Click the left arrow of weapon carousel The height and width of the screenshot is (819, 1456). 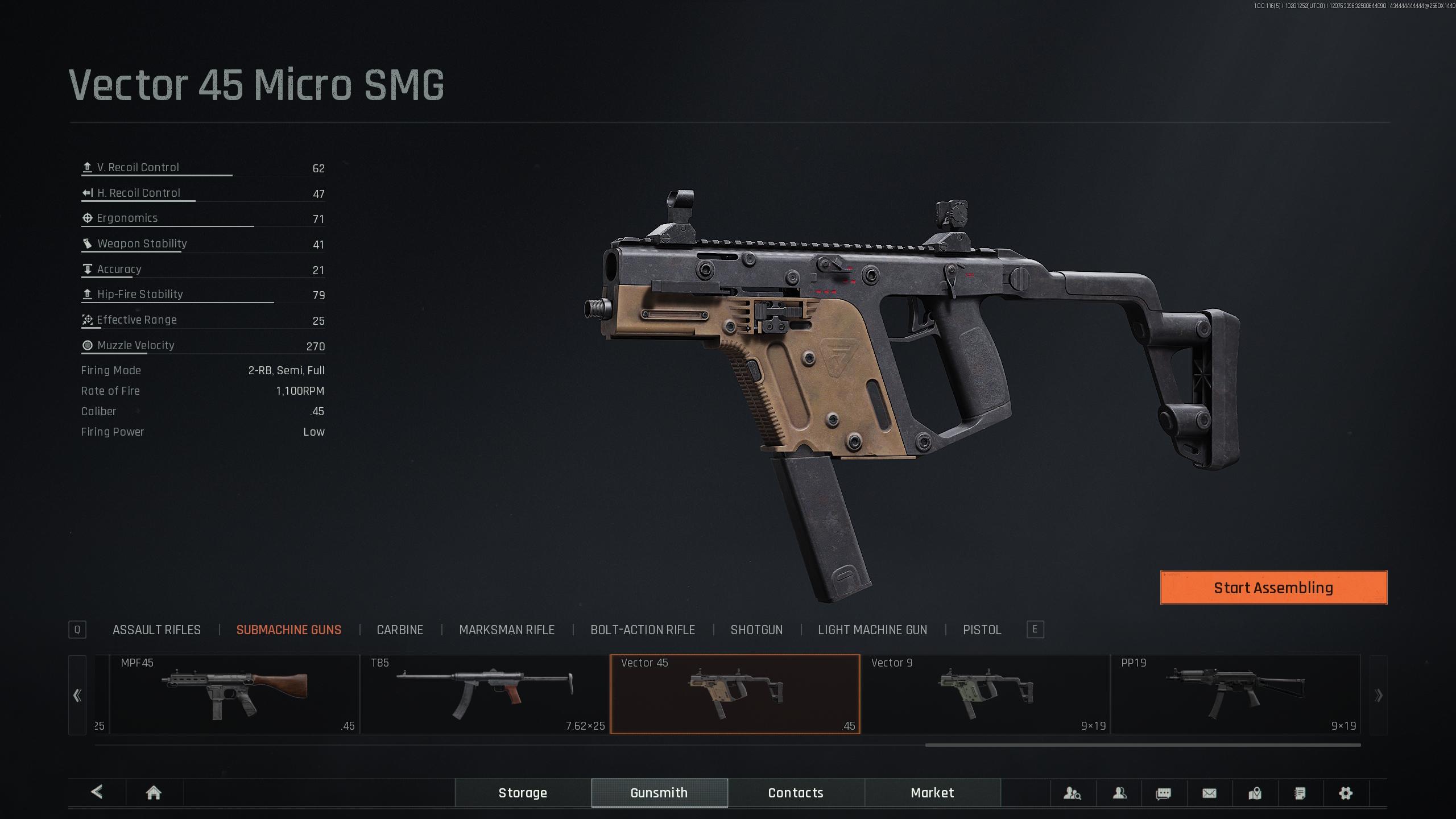point(77,695)
